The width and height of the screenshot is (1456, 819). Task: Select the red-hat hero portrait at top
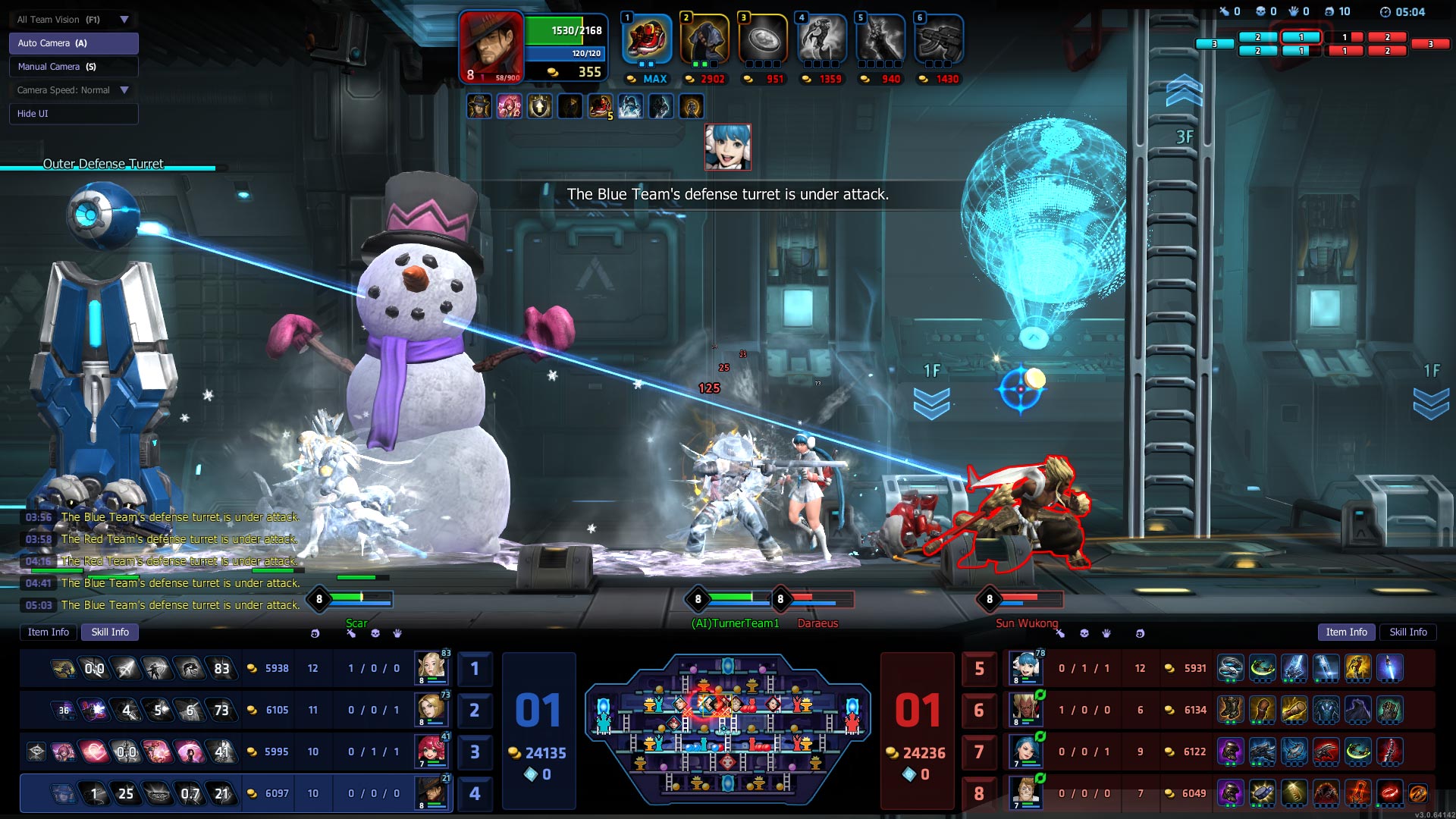click(490, 45)
